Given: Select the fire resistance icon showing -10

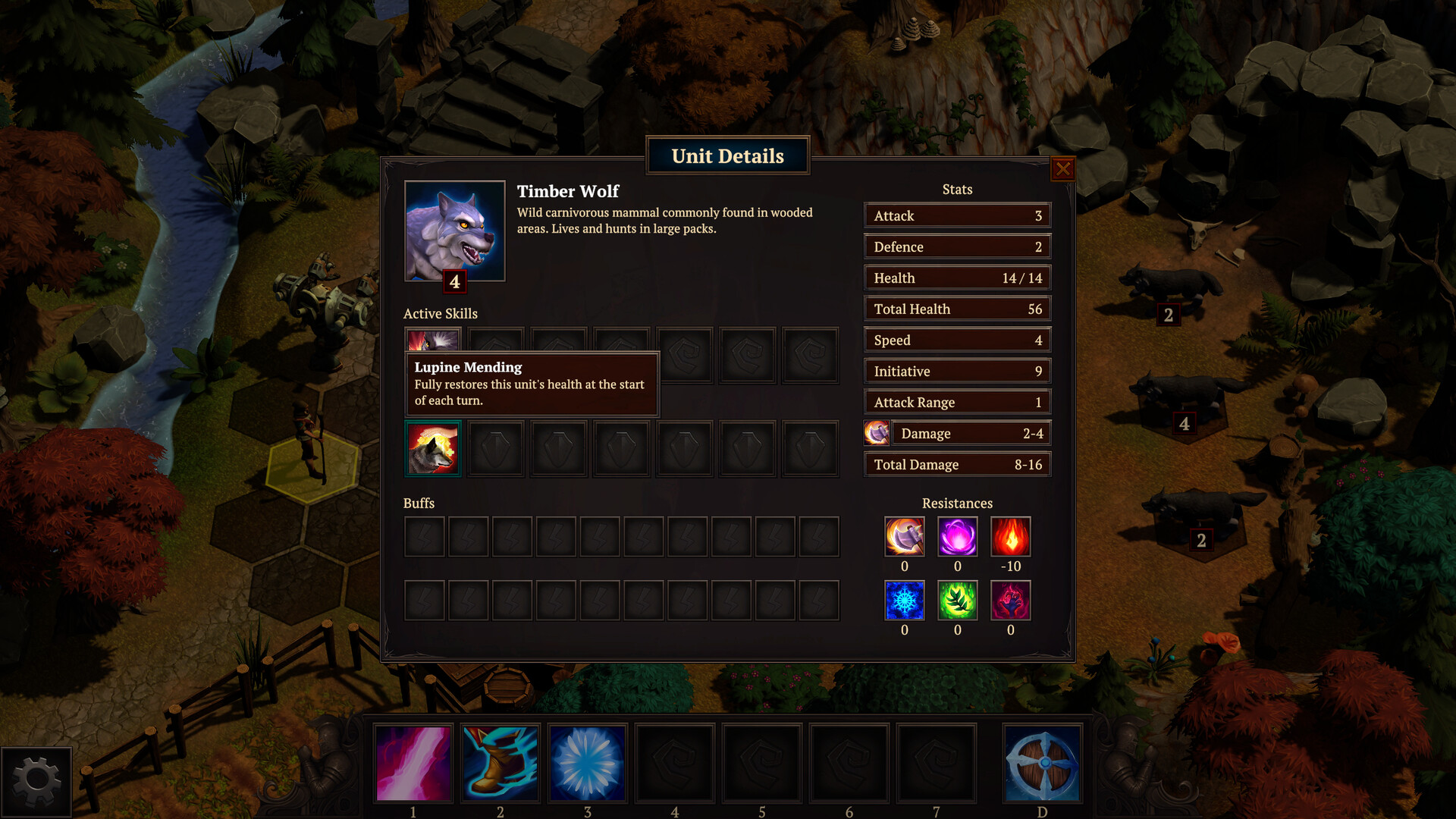Looking at the screenshot, I should pyautogui.click(x=1011, y=536).
